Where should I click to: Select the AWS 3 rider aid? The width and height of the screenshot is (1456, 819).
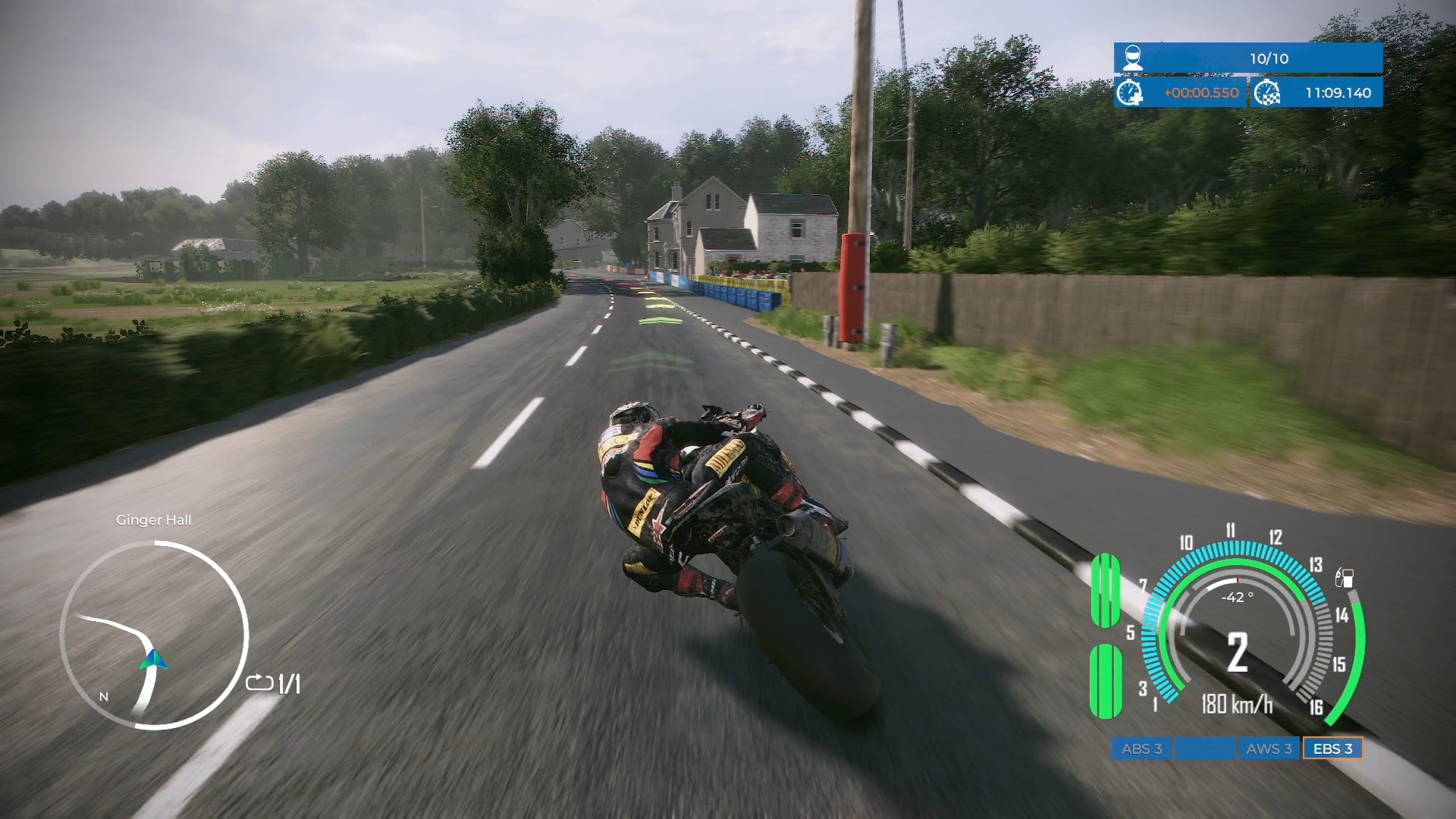point(1269,748)
